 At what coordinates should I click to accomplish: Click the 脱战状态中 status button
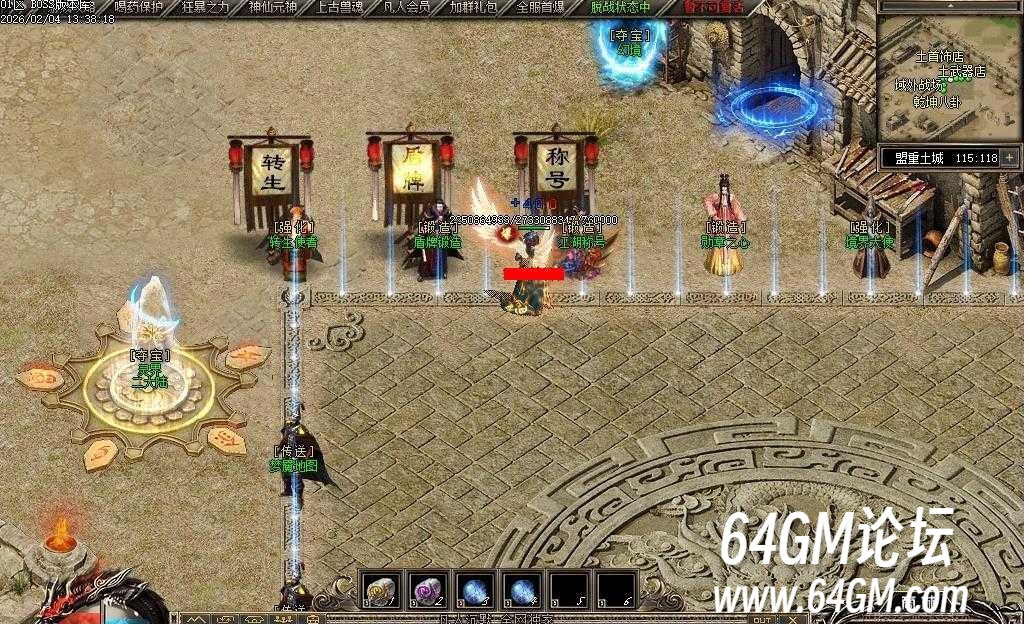620,7
